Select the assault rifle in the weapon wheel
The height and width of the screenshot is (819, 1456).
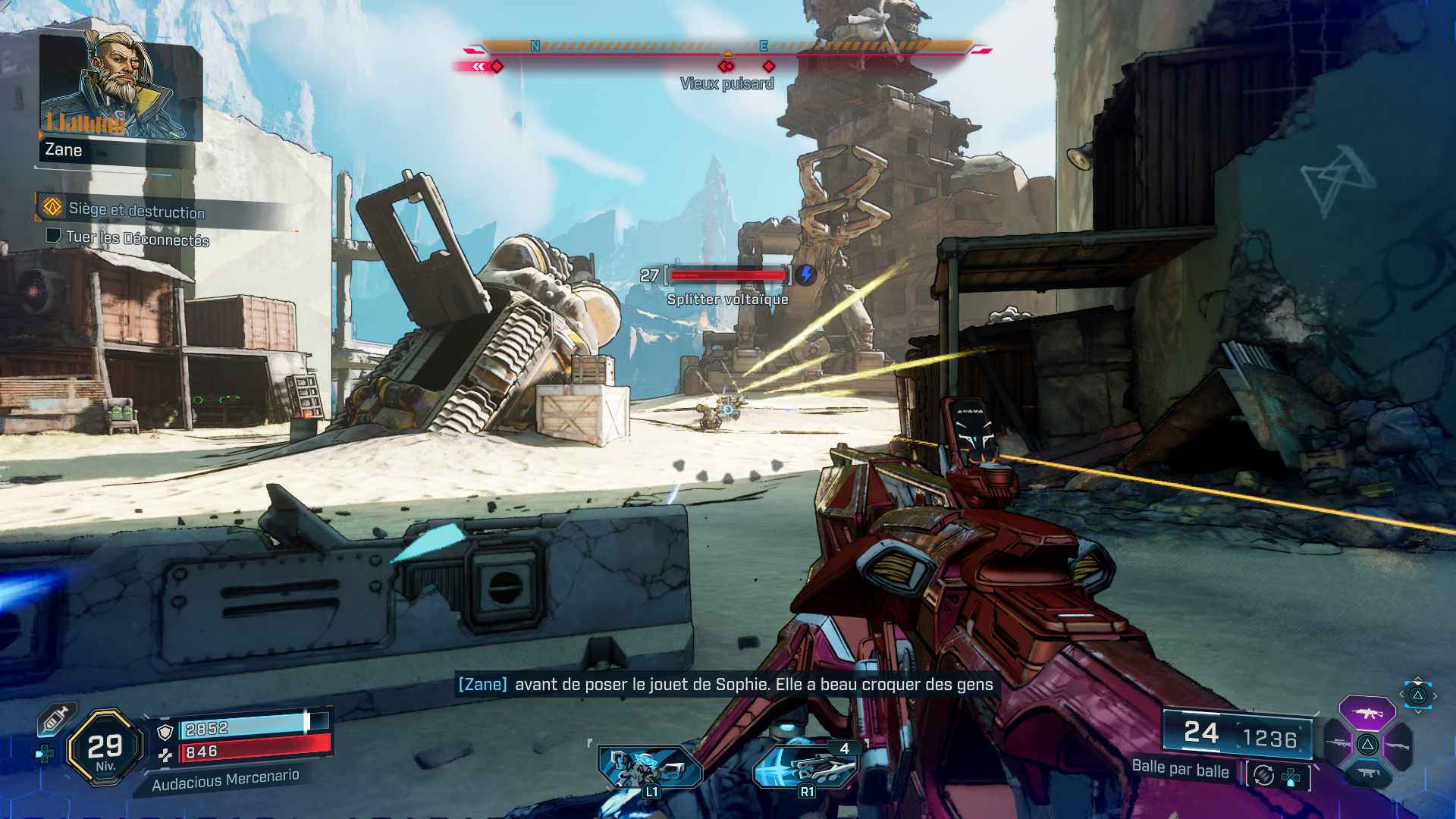click(1367, 714)
